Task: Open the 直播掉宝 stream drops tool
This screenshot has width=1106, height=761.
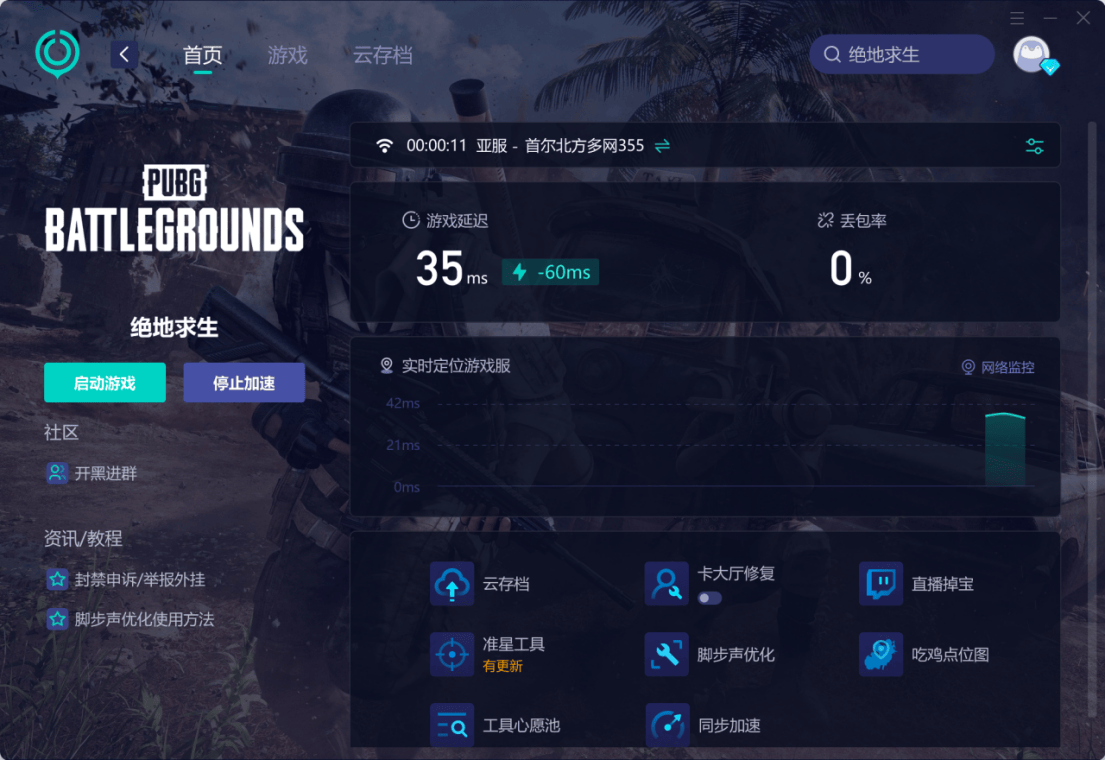Action: coord(881,584)
